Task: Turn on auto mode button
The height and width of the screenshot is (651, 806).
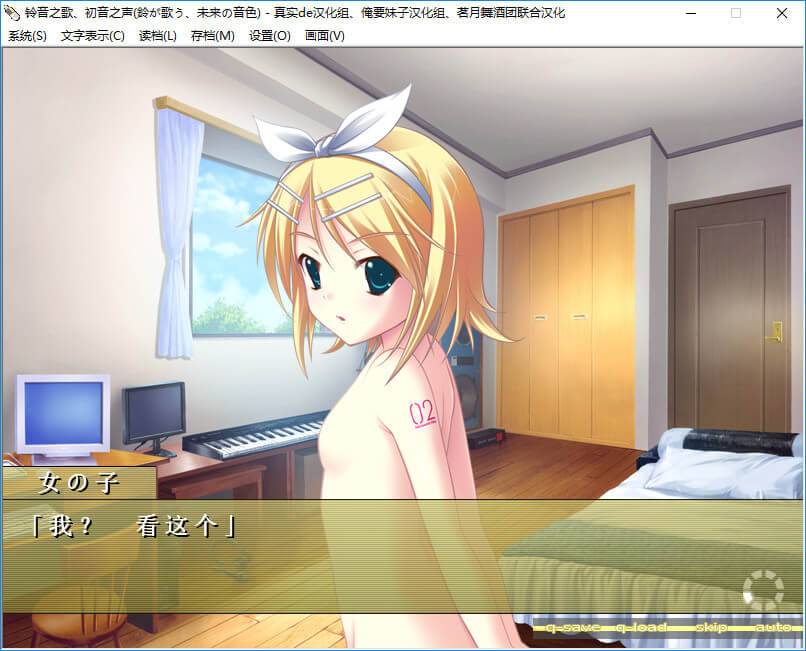Action: point(773,627)
